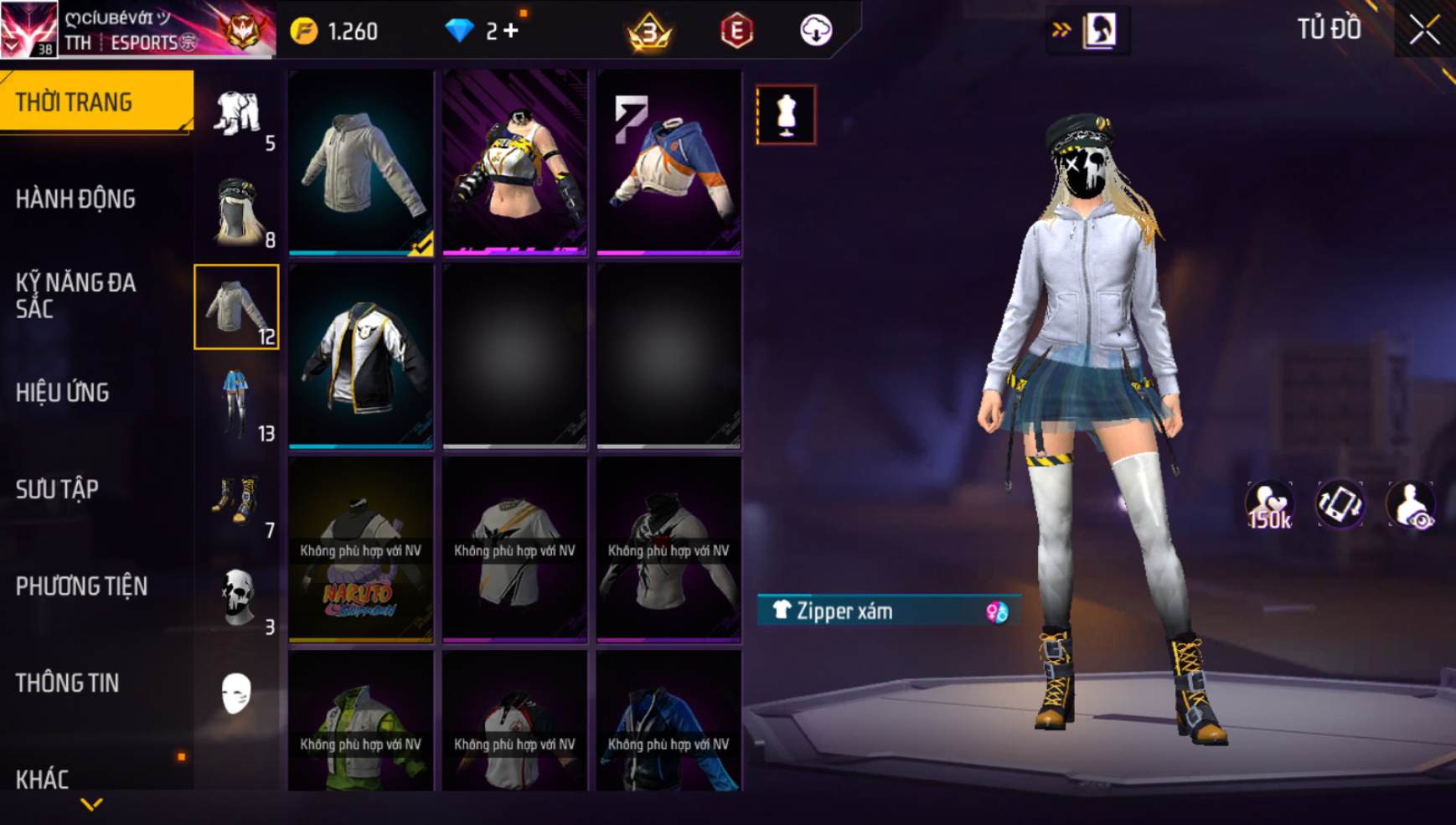The width and height of the screenshot is (1456, 825).
Task: Tap the 150k likes heart icon
Action: pyautogui.click(x=1269, y=505)
